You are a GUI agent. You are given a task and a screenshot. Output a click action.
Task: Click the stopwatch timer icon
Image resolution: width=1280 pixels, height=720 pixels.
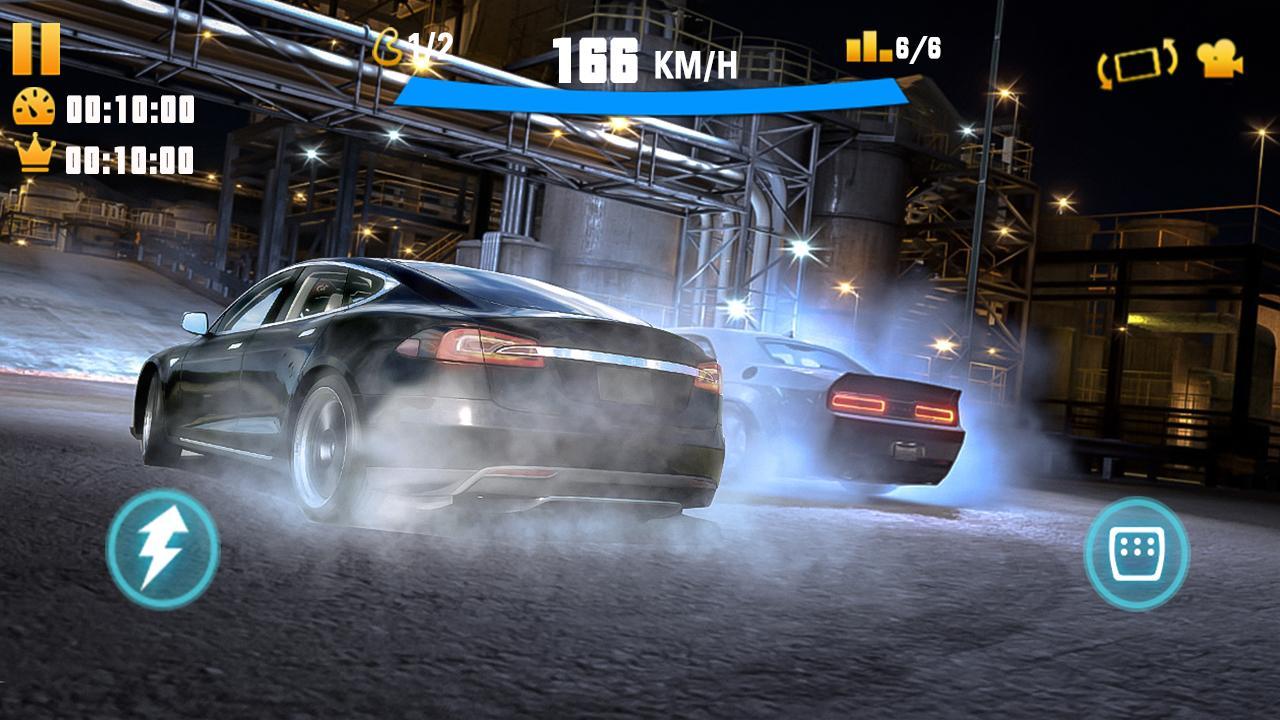click(33, 104)
